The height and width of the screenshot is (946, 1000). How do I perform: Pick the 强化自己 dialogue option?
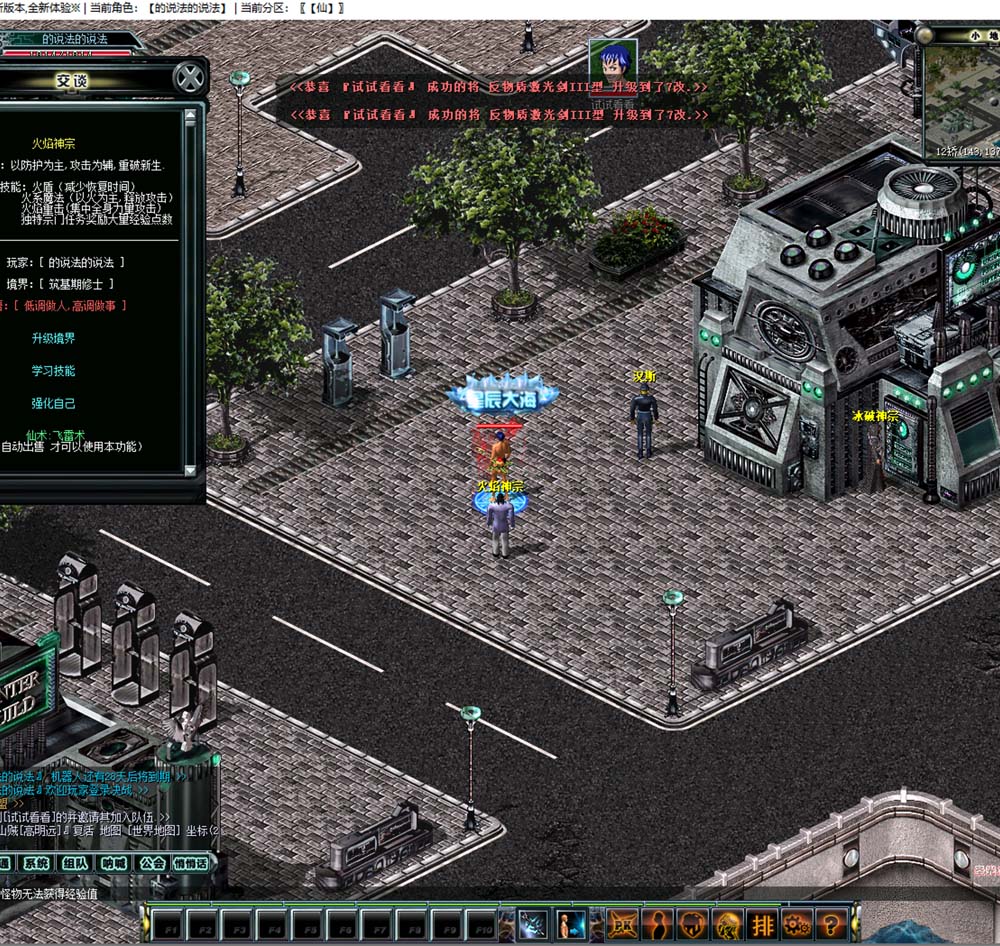tap(53, 404)
